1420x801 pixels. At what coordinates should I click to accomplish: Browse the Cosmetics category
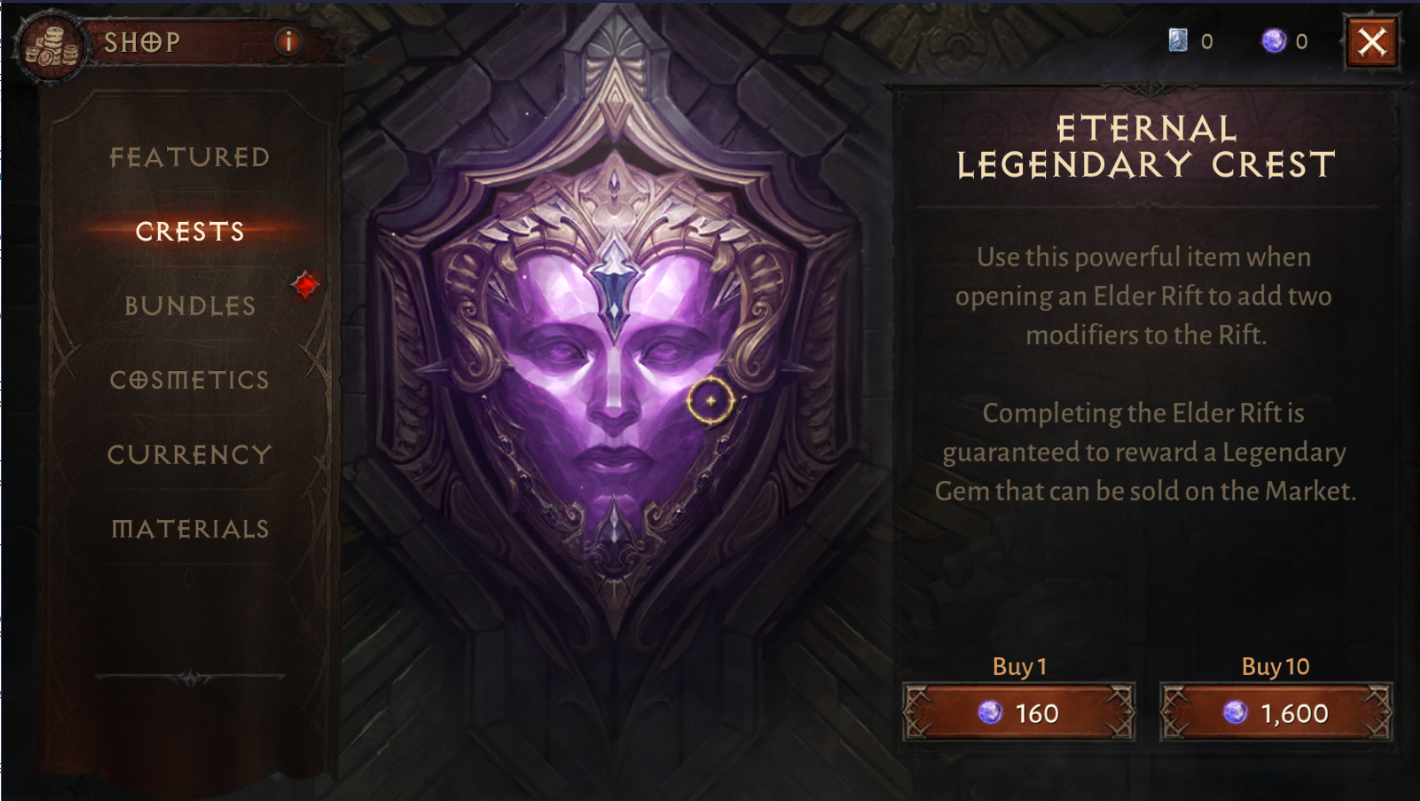190,380
